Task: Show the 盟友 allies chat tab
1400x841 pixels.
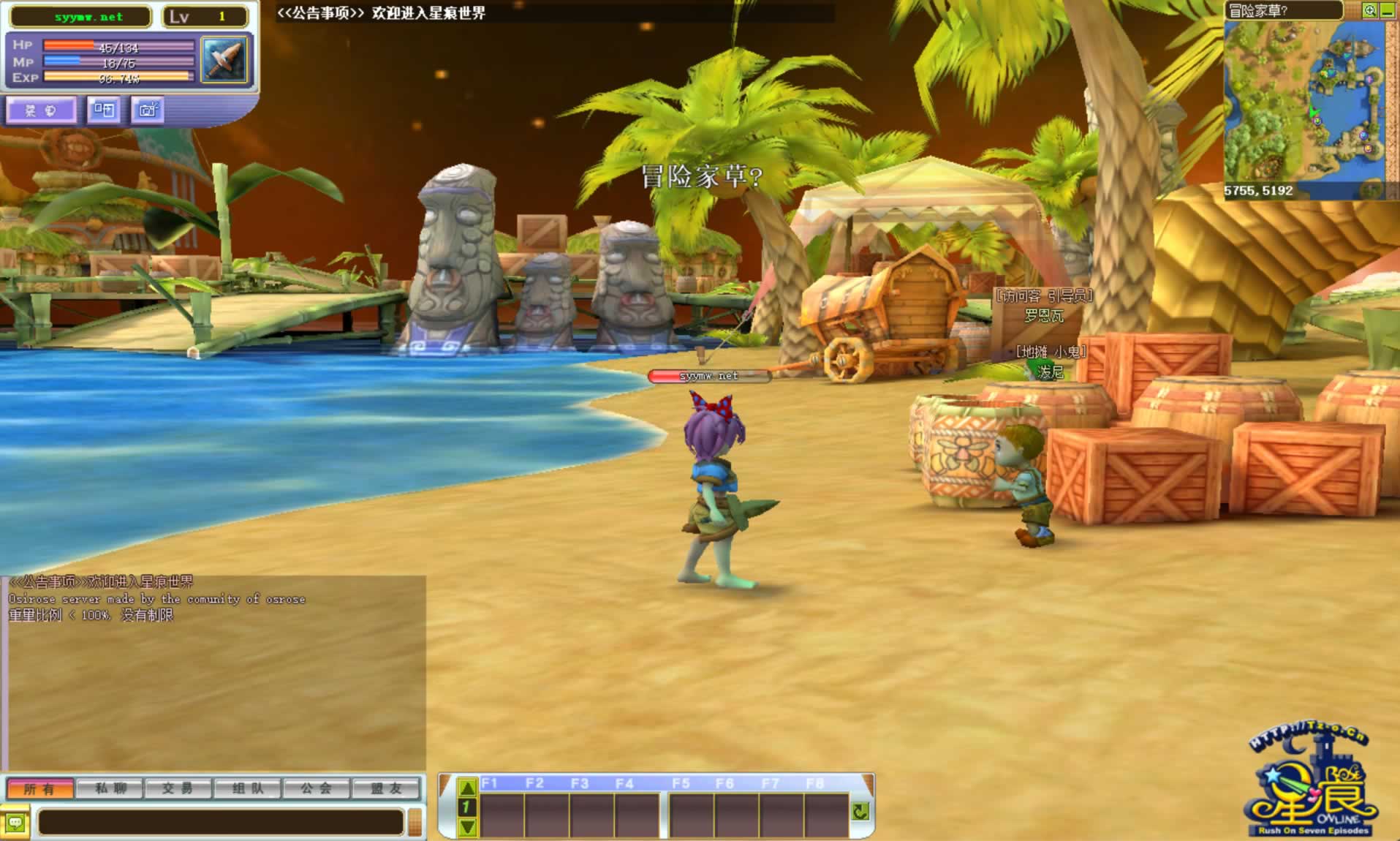Action: click(386, 788)
